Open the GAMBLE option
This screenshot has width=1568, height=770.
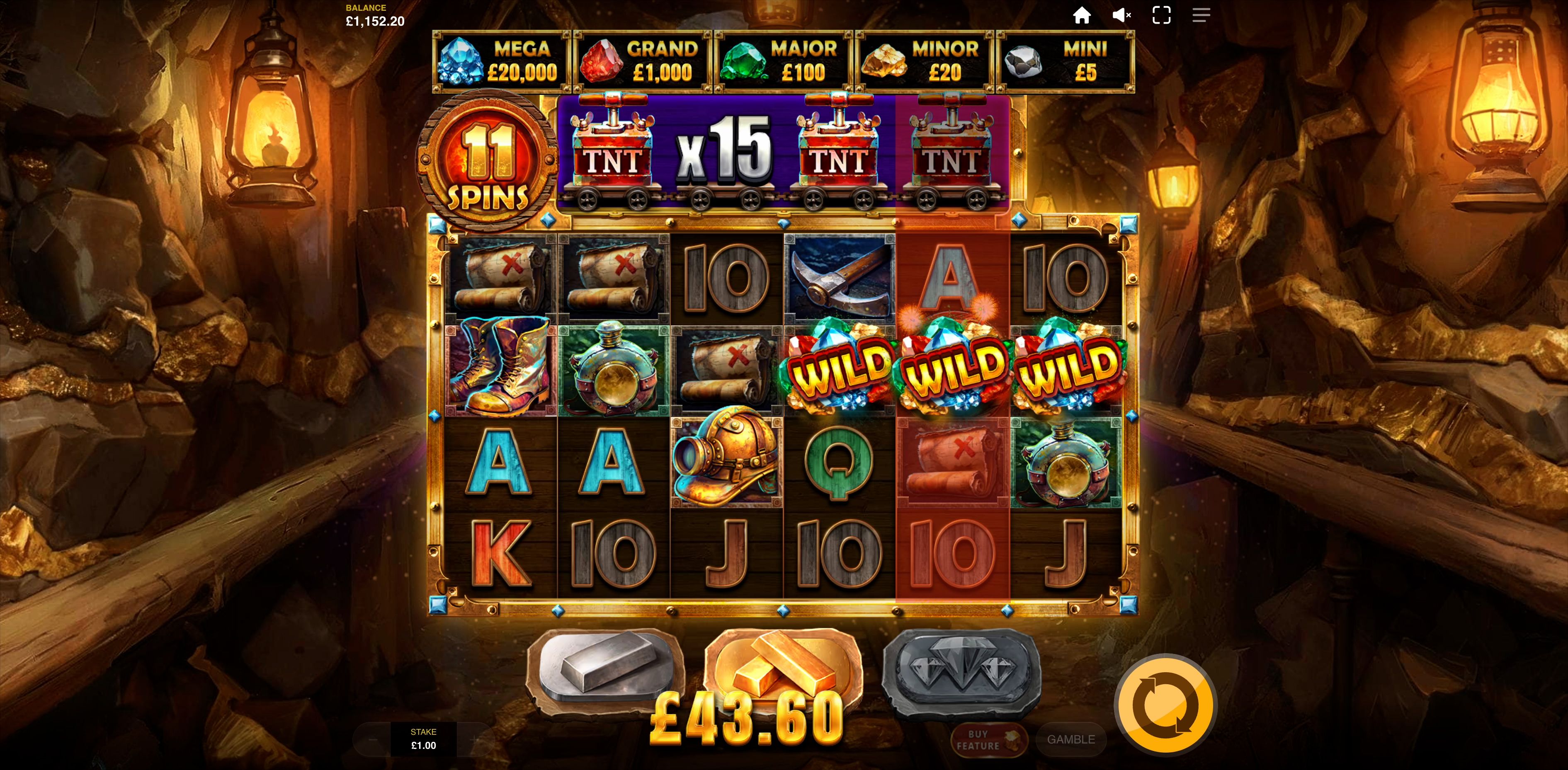tap(1071, 740)
